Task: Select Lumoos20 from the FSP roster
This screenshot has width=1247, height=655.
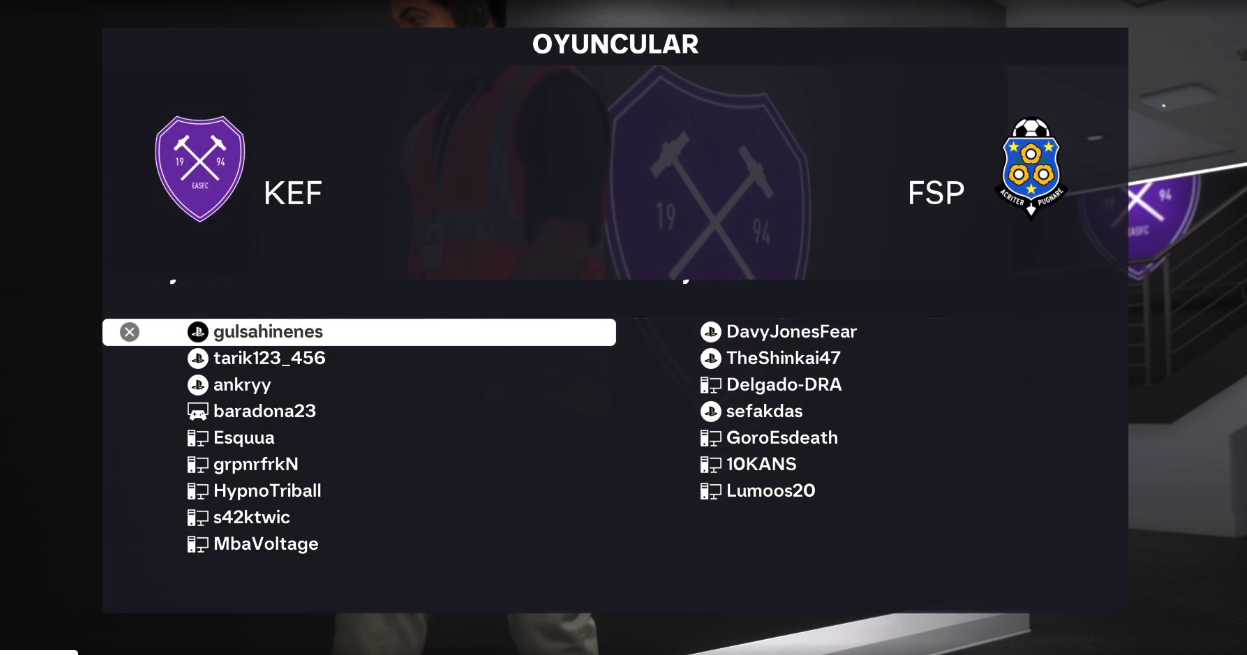Action: click(770, 491)
